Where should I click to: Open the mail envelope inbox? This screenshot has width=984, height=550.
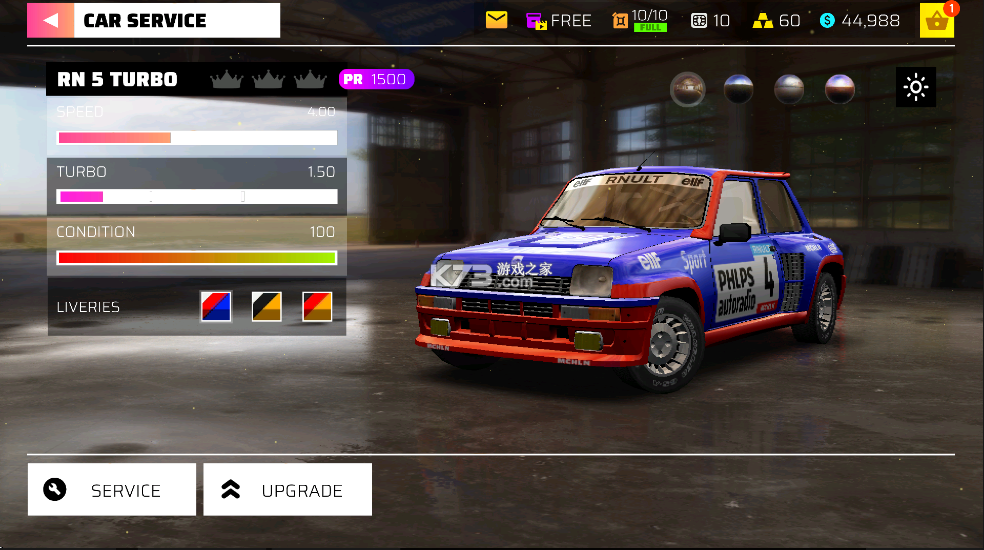497,20
